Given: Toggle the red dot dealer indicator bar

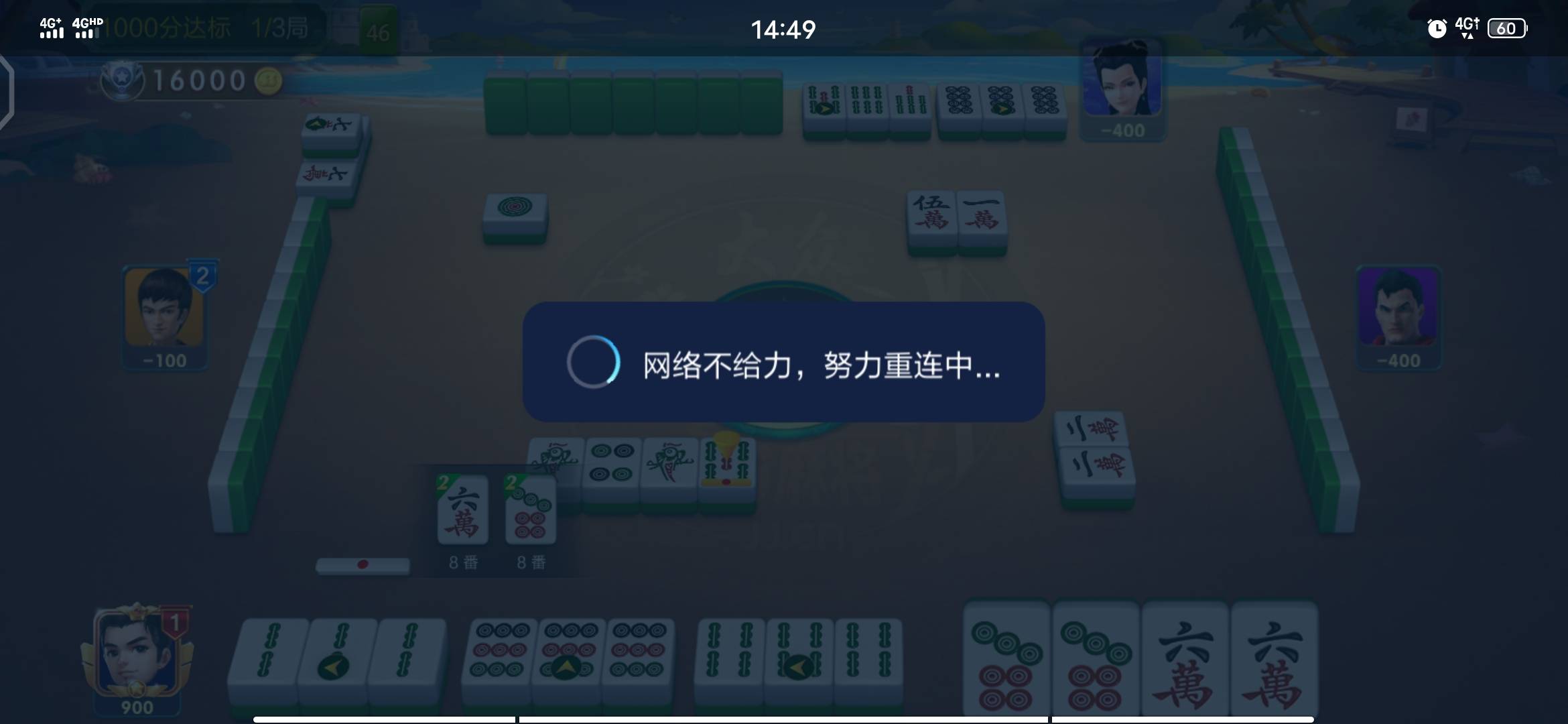Looking at the screenshot, I should (364, 565).
